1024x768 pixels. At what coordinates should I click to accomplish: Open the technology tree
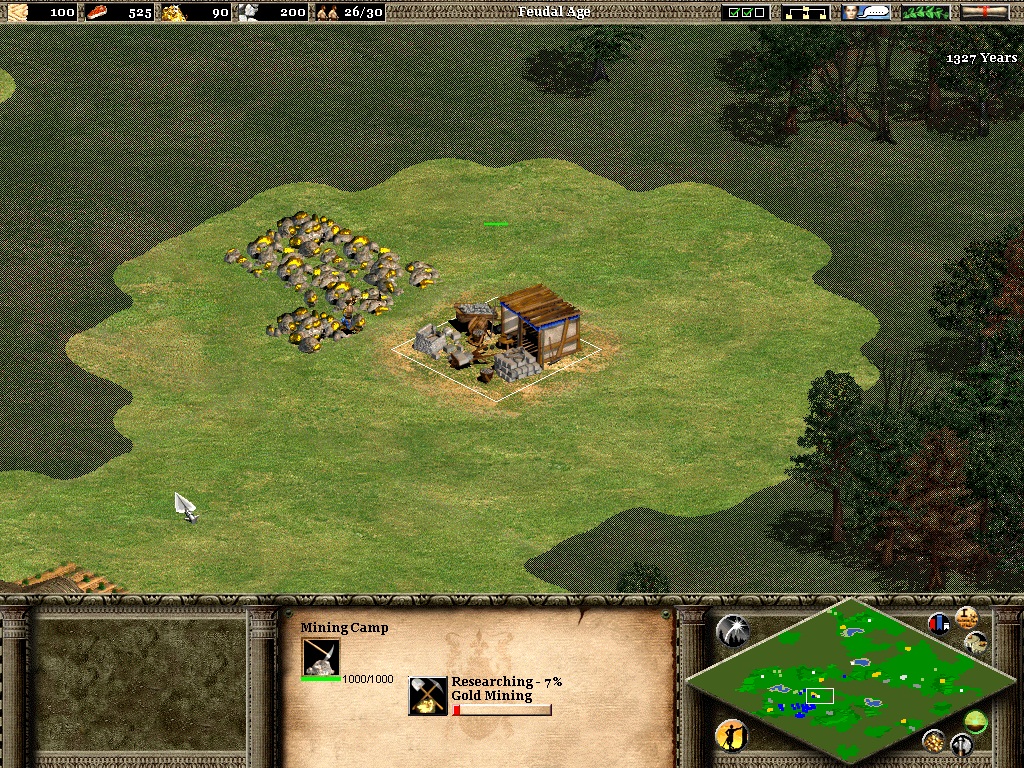click(806, 12)
